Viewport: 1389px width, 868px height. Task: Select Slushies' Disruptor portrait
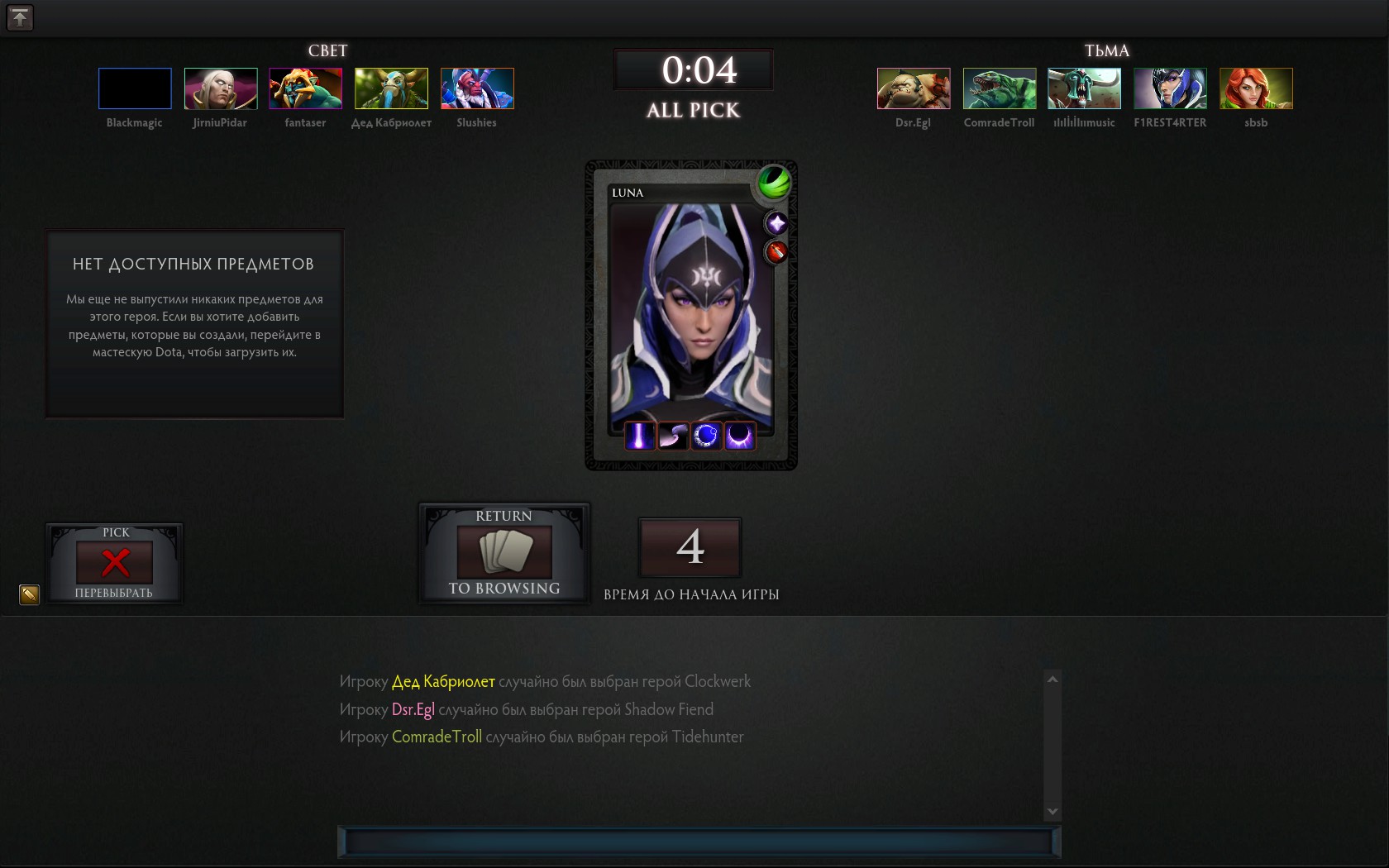pyautogui.click(x=477, y=88)
